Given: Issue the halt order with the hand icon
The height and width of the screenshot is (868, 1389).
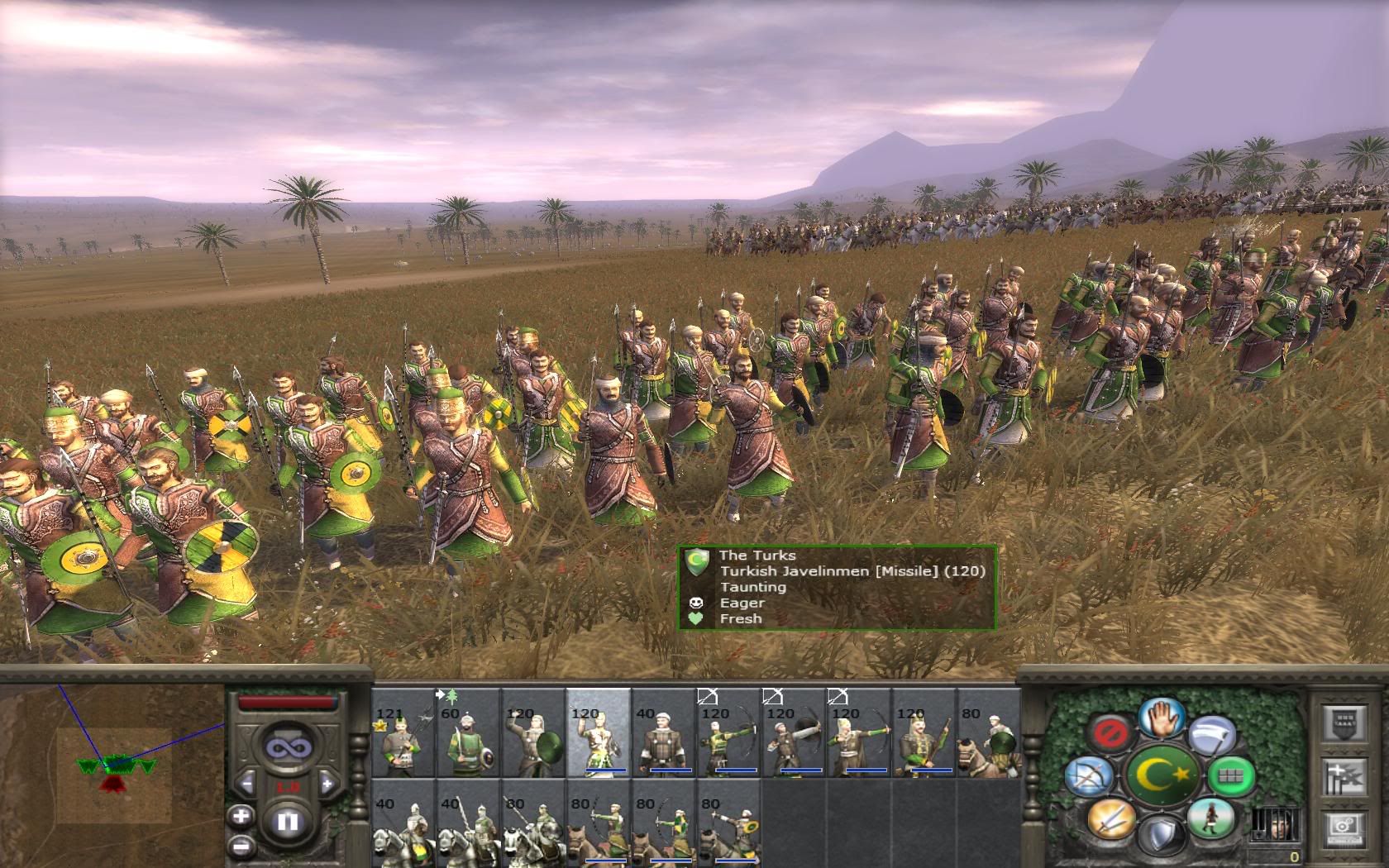Looking at the screenshot, I should pos(1161,716).
